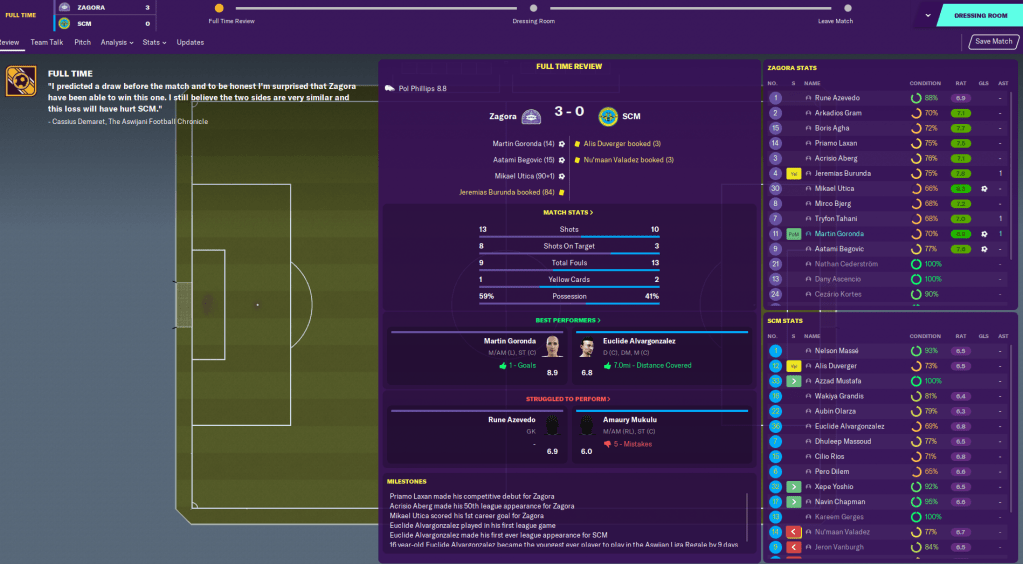The width and height of the screenshot is (1023, 564).
Task: Open the Pitch tab
Action: pos(82,42)
